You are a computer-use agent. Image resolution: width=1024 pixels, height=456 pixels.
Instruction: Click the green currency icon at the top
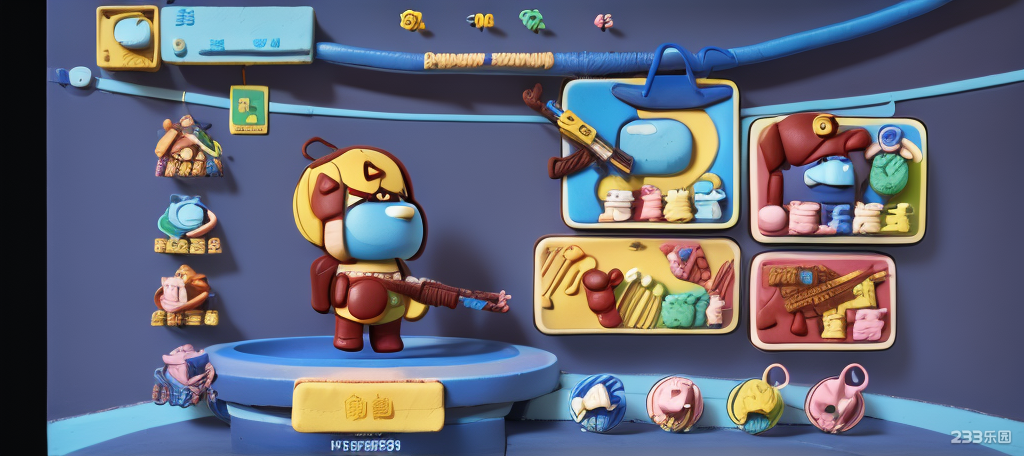click(x=532, y=20)
